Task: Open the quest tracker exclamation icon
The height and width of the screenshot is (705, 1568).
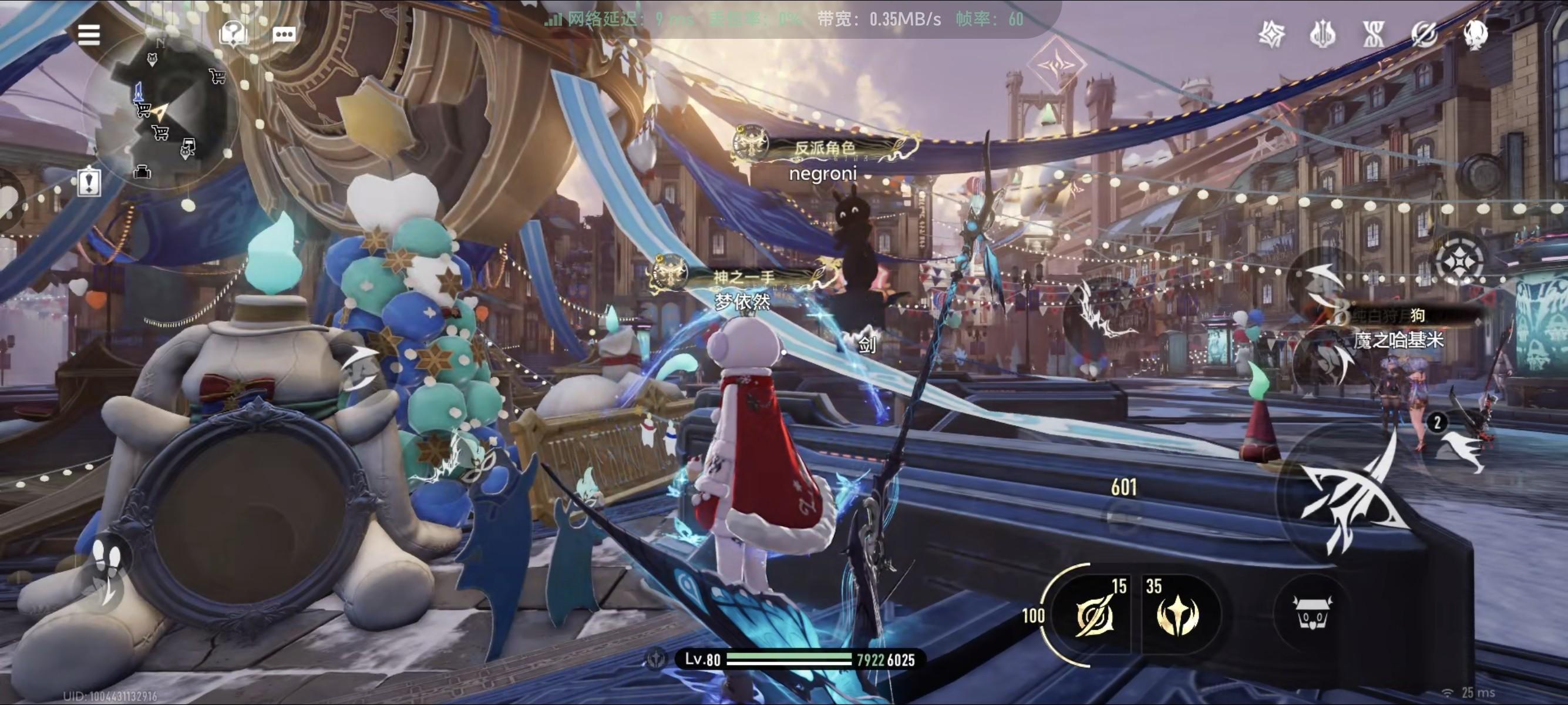Action: pos(89,182)
